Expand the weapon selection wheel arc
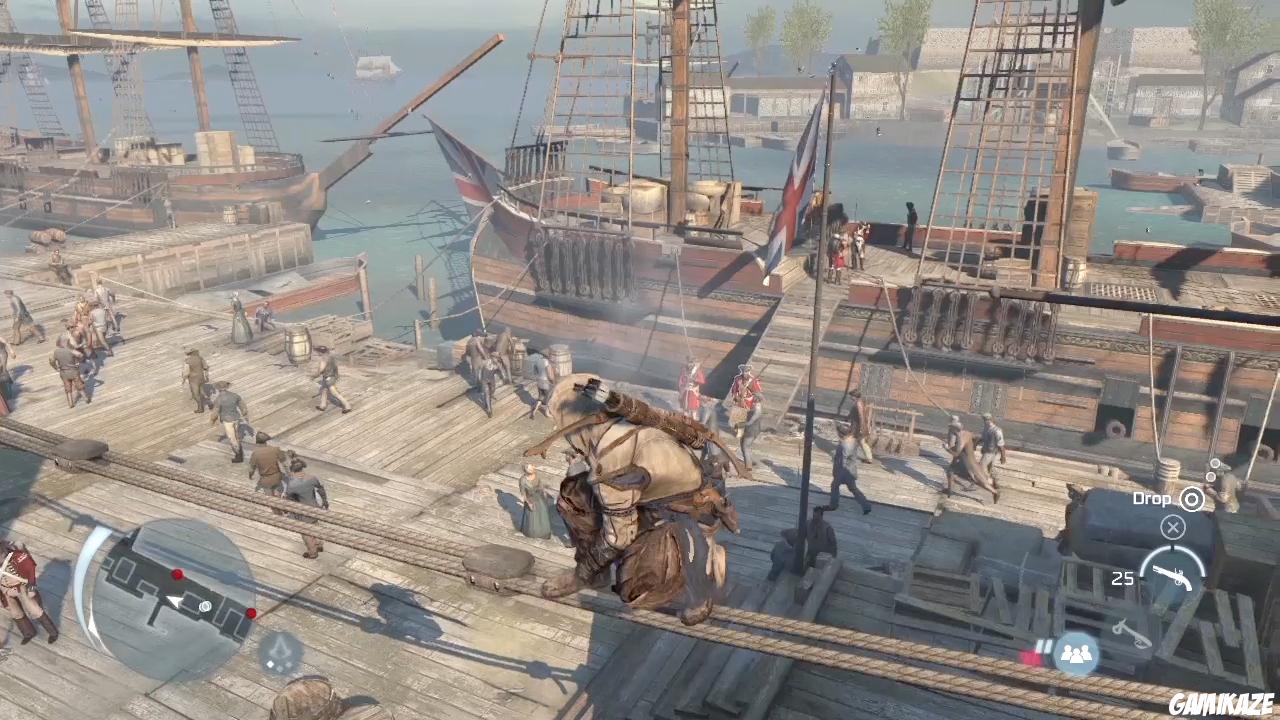 [x=1171, y=554]
